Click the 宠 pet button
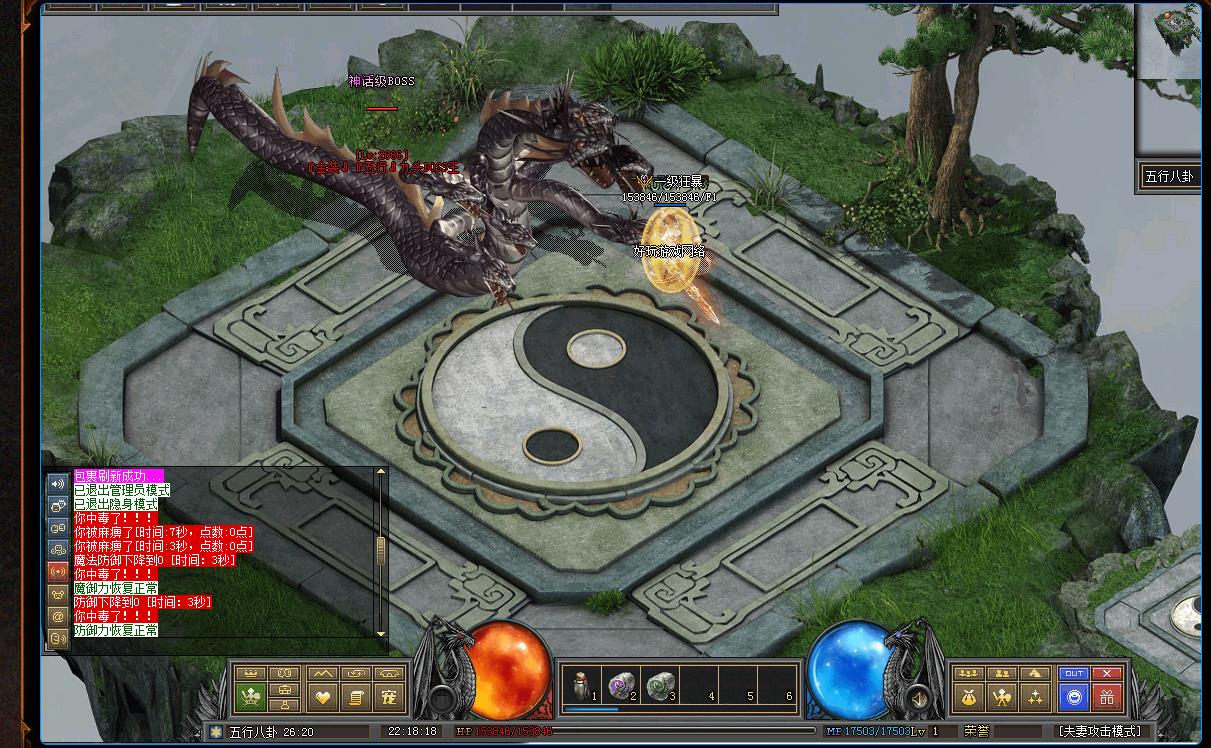 [389, 696]
